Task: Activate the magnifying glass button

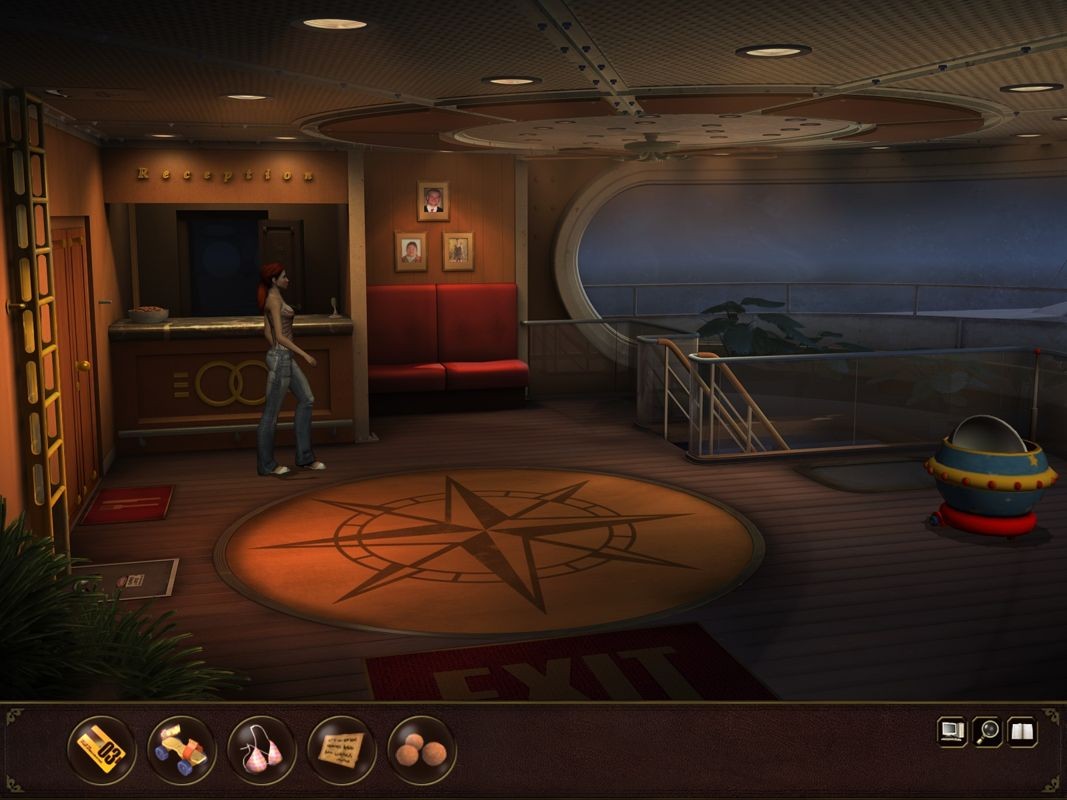Action: 988,732
